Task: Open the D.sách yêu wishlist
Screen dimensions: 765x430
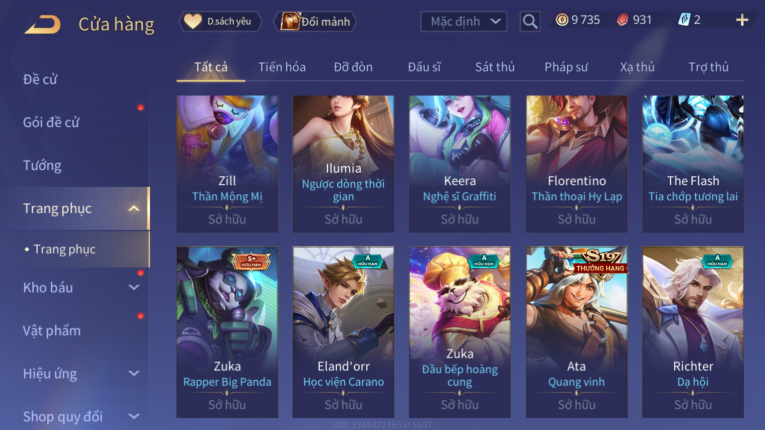Action: (x=221, y=21)
